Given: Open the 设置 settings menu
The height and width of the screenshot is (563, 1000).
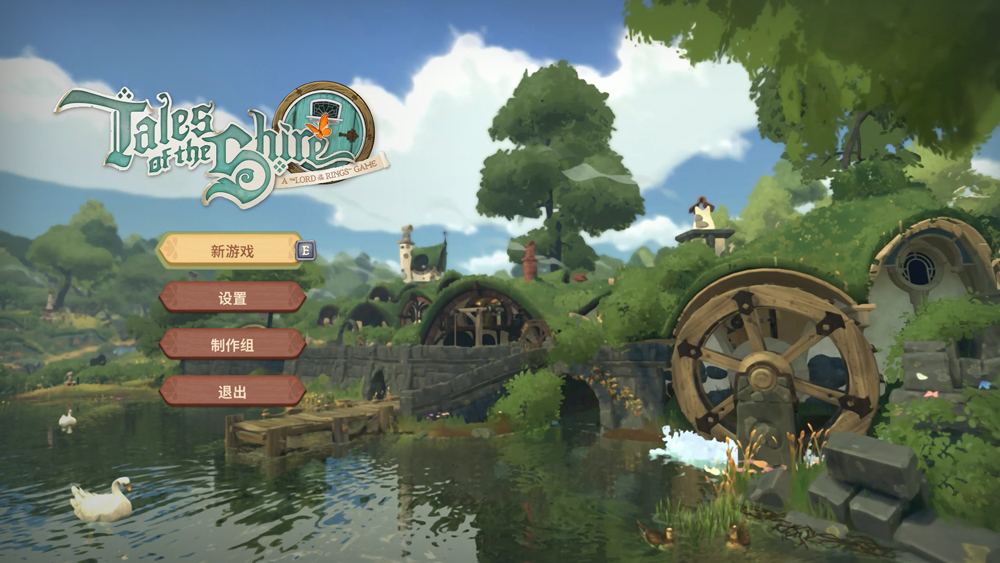Looking at the screenshot, I should 232,297.
